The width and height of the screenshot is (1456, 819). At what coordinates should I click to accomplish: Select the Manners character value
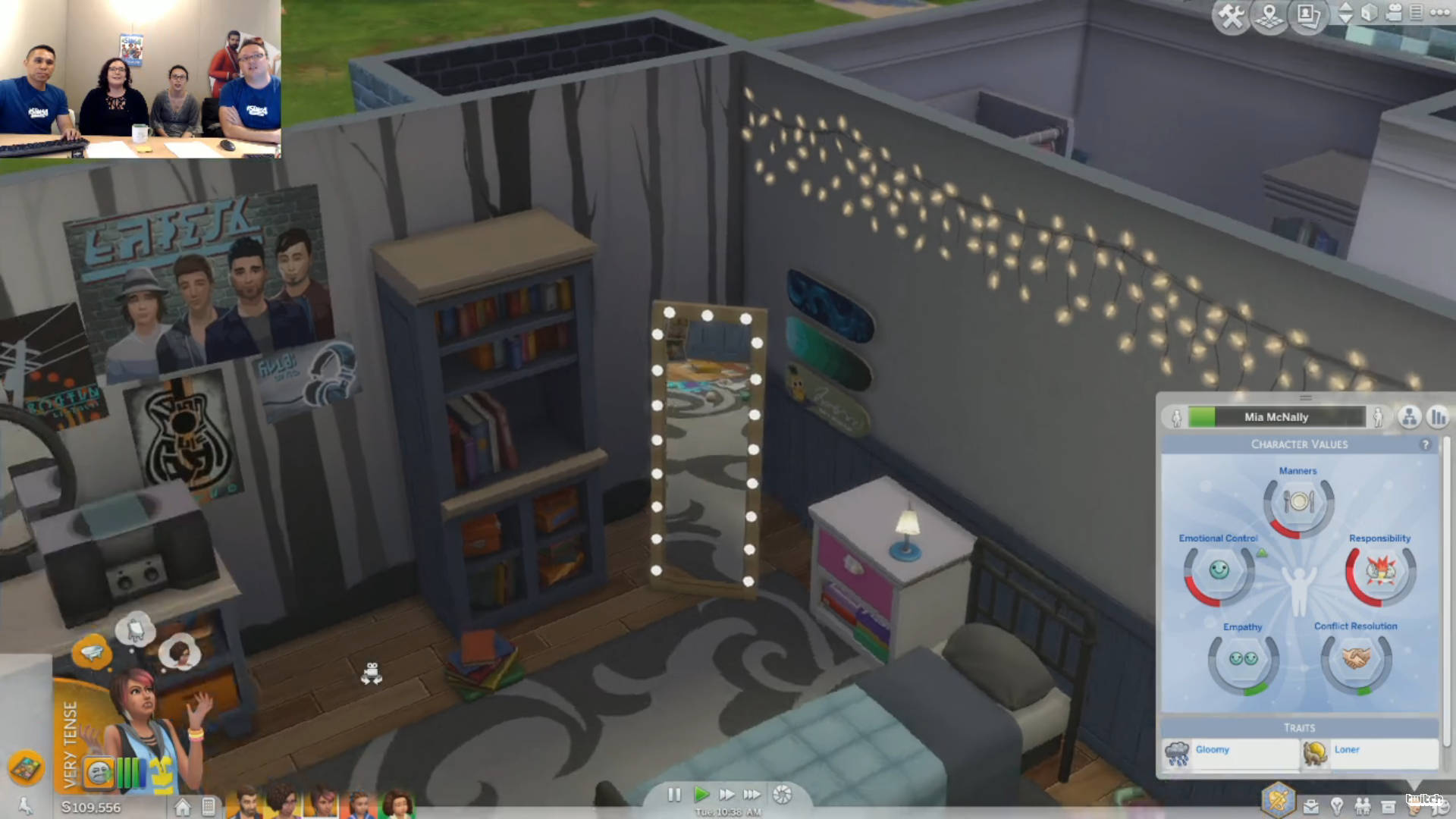(x=1298, y=502)
